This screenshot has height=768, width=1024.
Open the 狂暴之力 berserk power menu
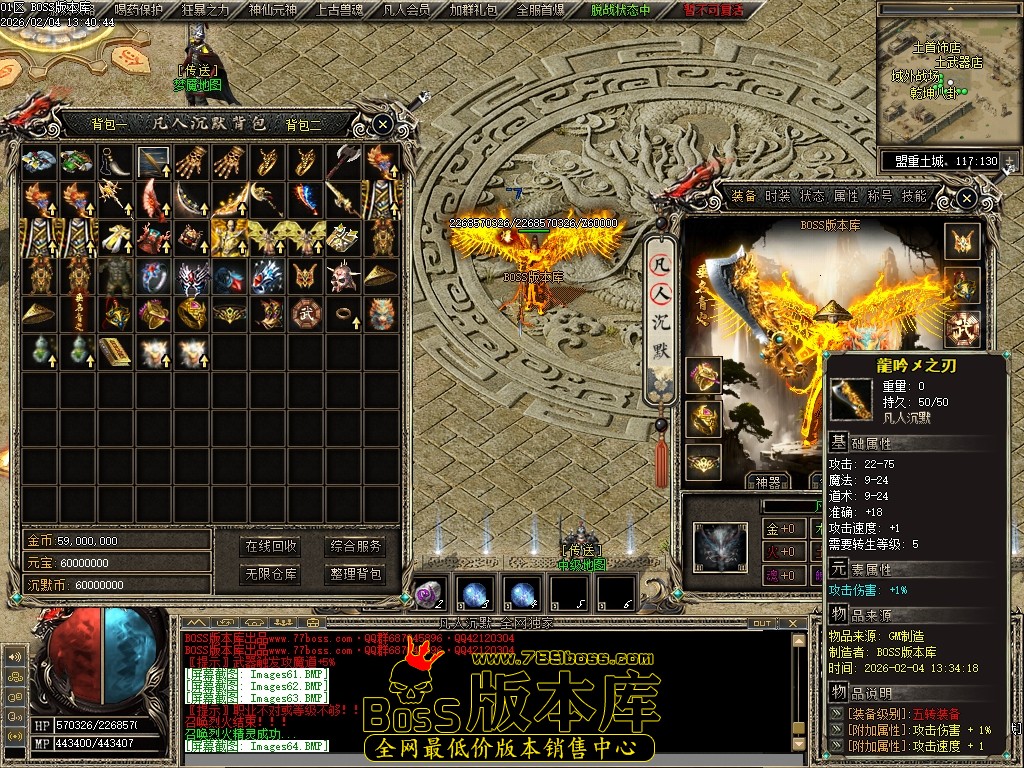coord(206,11)
